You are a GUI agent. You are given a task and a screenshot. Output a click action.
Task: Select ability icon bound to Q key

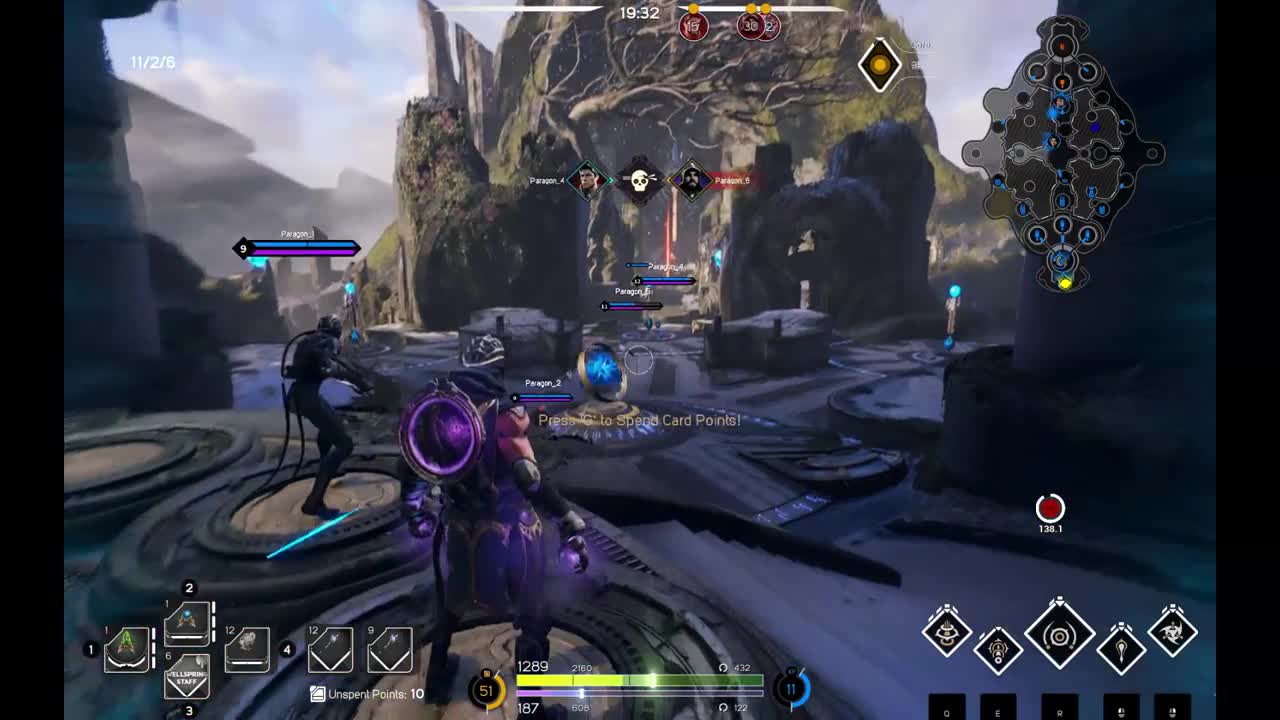pos(945,635)
